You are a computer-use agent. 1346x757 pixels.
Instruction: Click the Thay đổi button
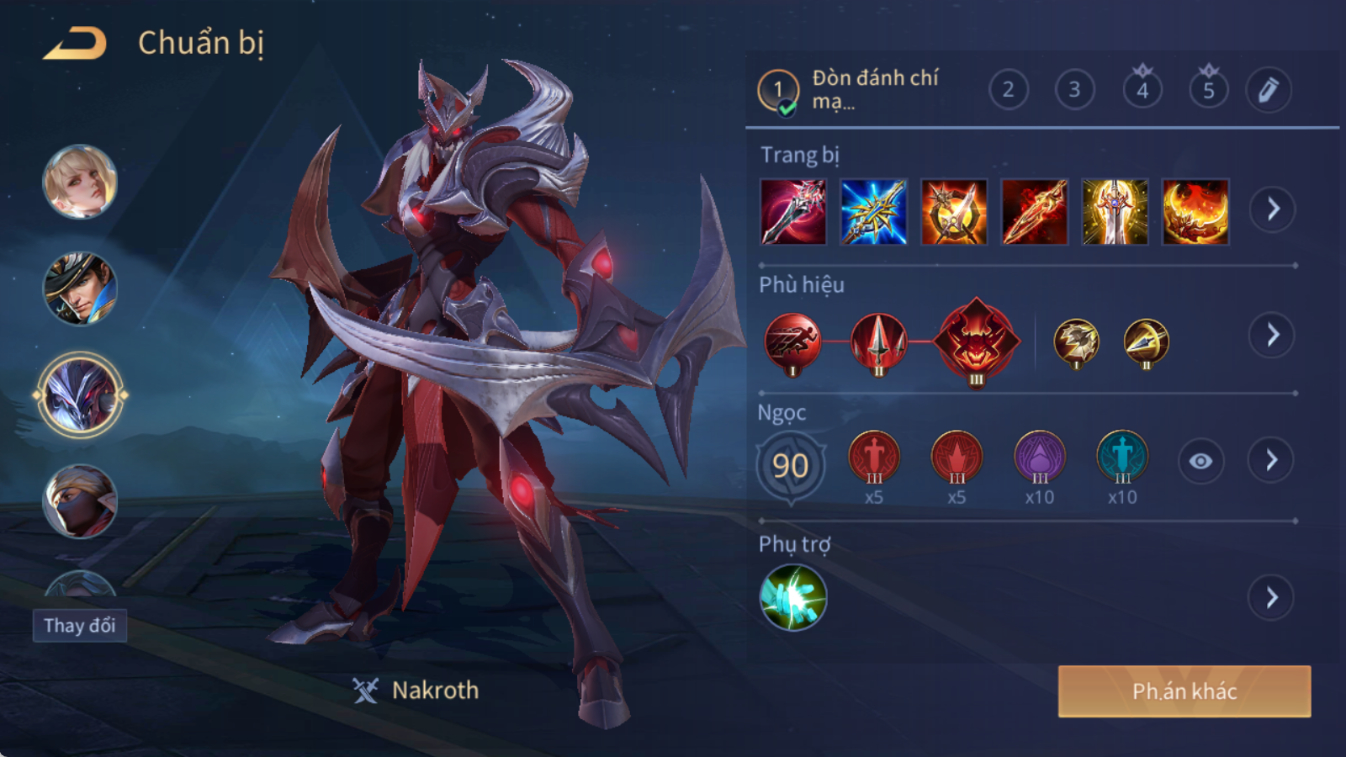click(x=79, y=626)
